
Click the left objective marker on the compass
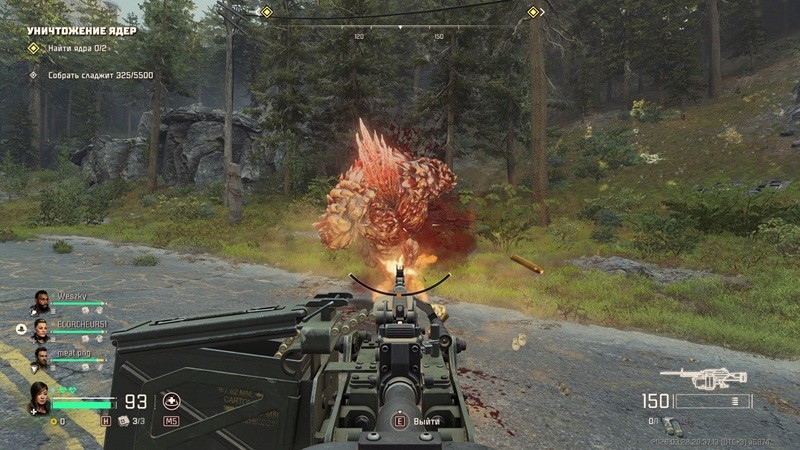pos(266,12)
